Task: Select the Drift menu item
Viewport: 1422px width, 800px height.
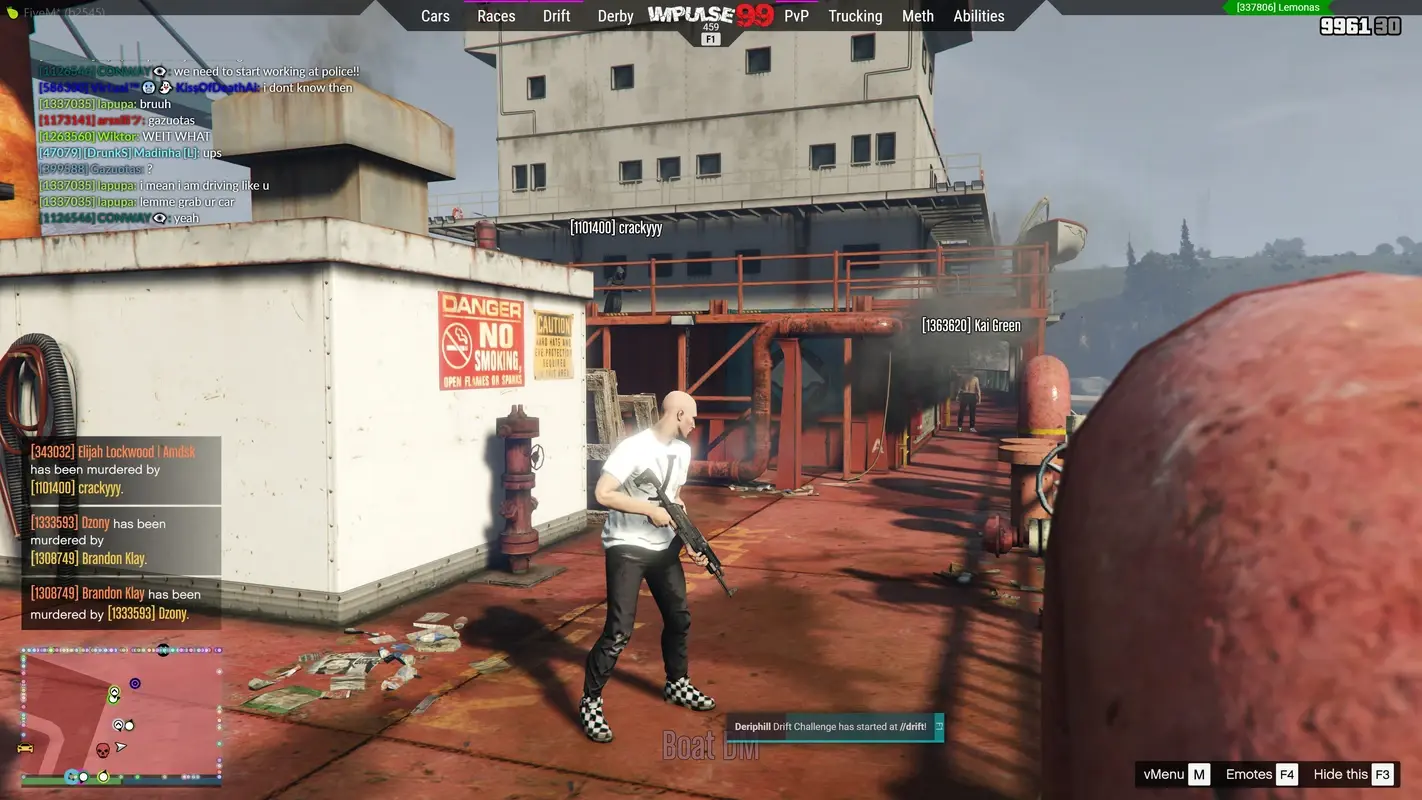Action: [x=556, y=16]
